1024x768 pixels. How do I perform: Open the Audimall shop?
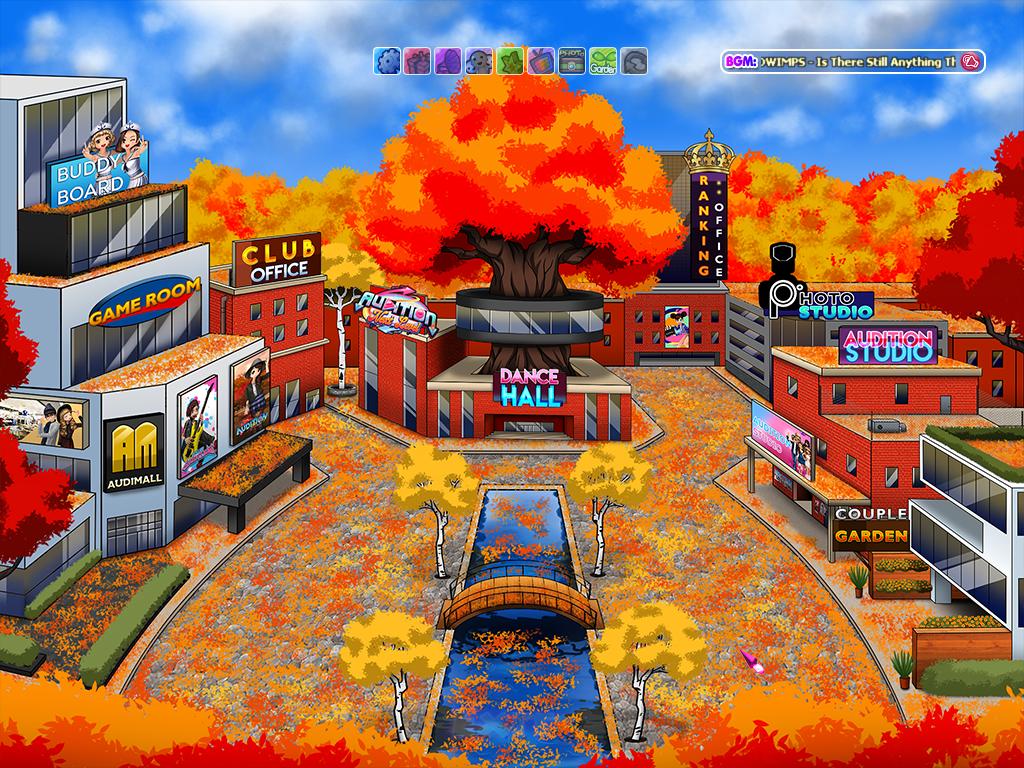click(133, 454)
